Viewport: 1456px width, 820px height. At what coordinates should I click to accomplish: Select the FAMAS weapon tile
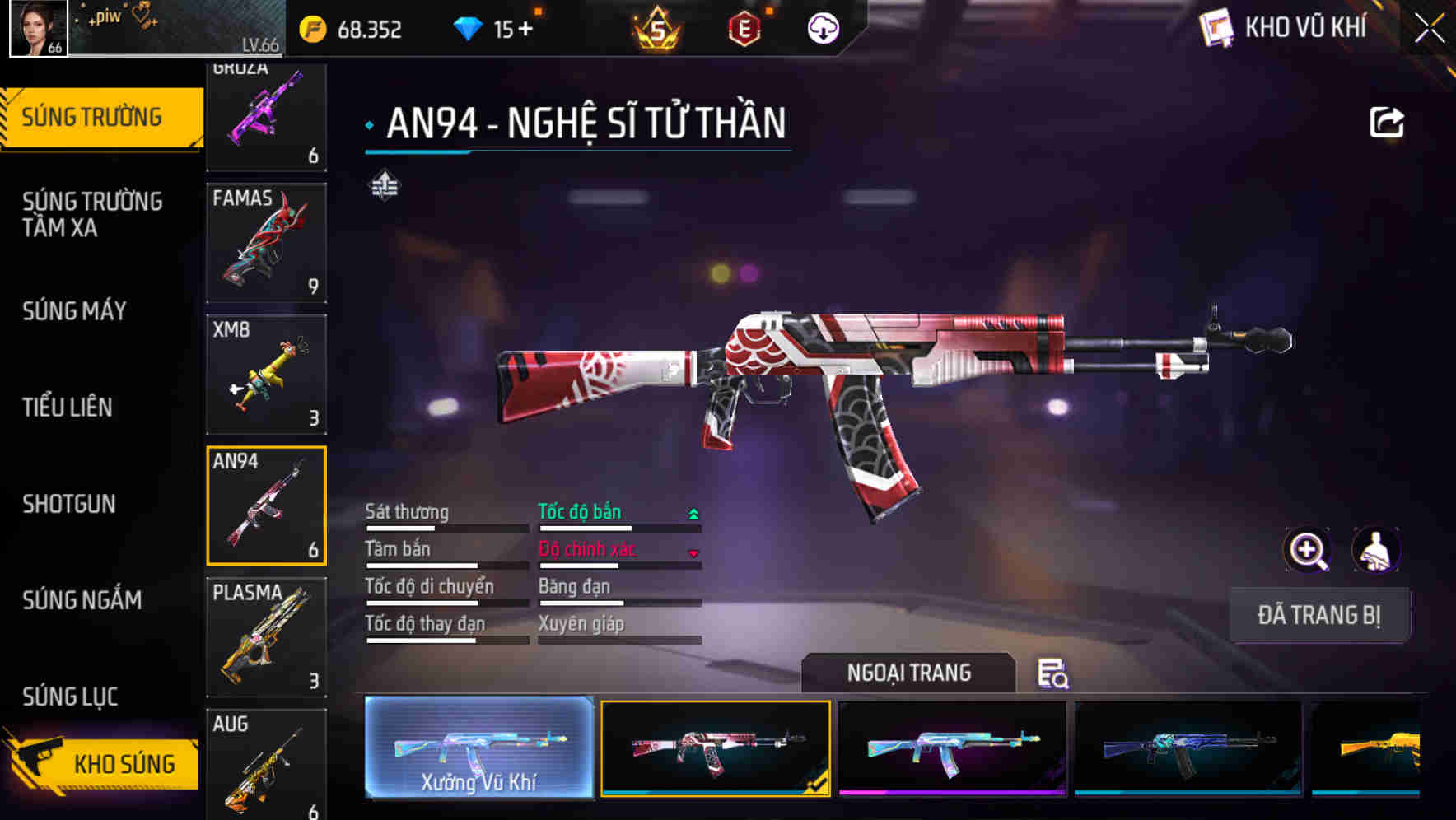click(x=266, y=243)
